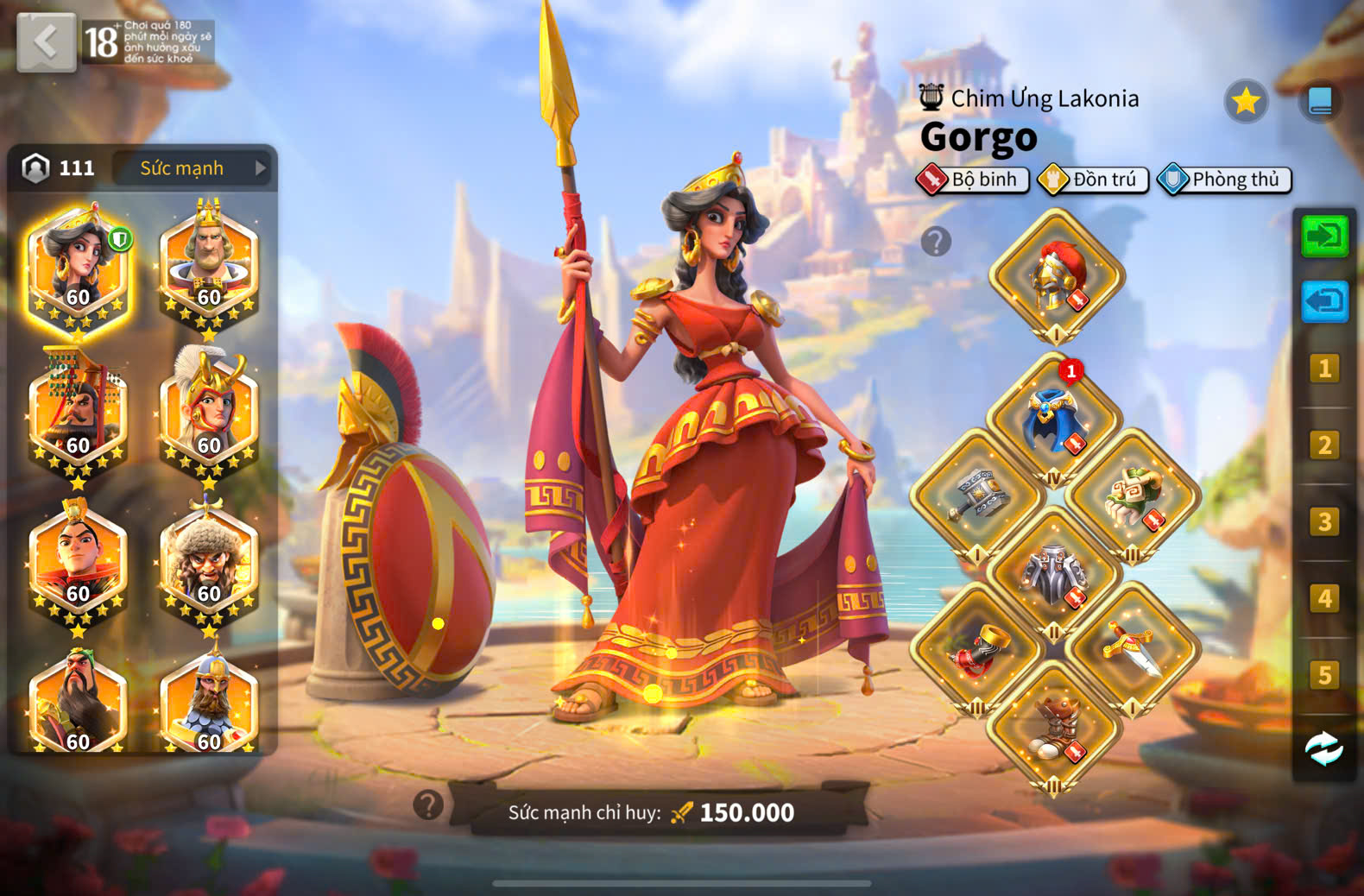This screenshot has height=896, width=1364.
Task: Select the gold ring accessory slot
Action: [x=977, y=651]
